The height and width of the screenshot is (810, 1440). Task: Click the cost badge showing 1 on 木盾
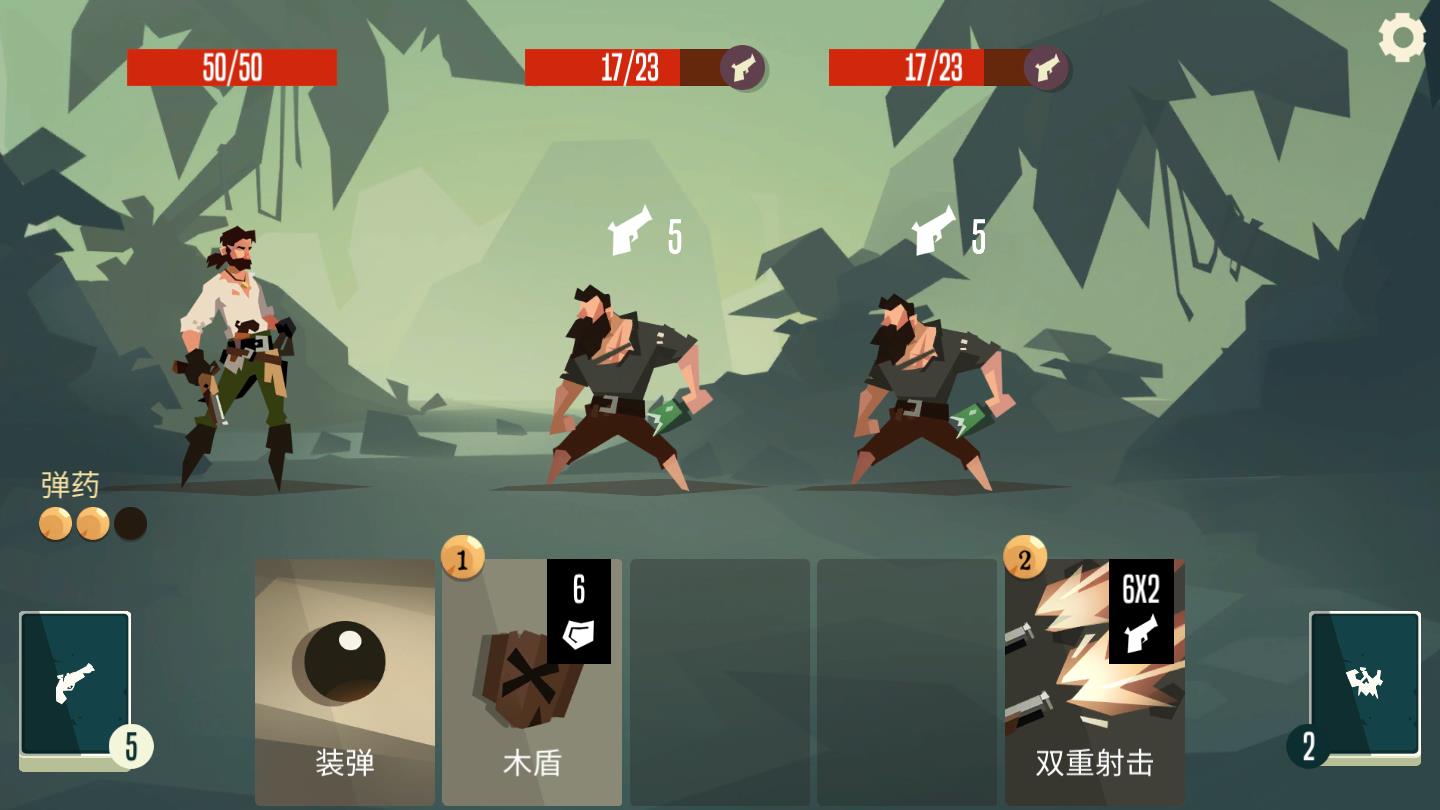point(463,560)
